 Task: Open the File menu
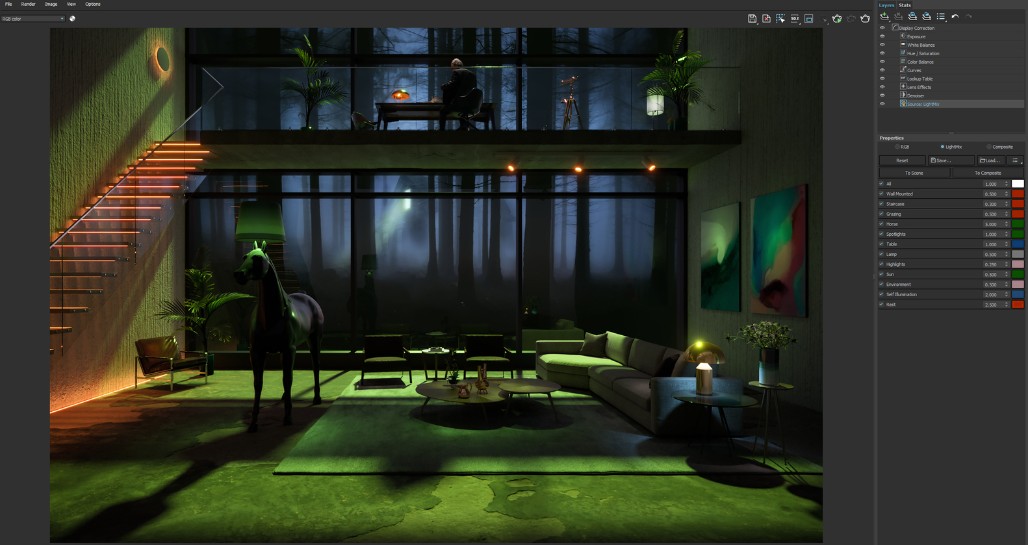(x=8, y=4)
